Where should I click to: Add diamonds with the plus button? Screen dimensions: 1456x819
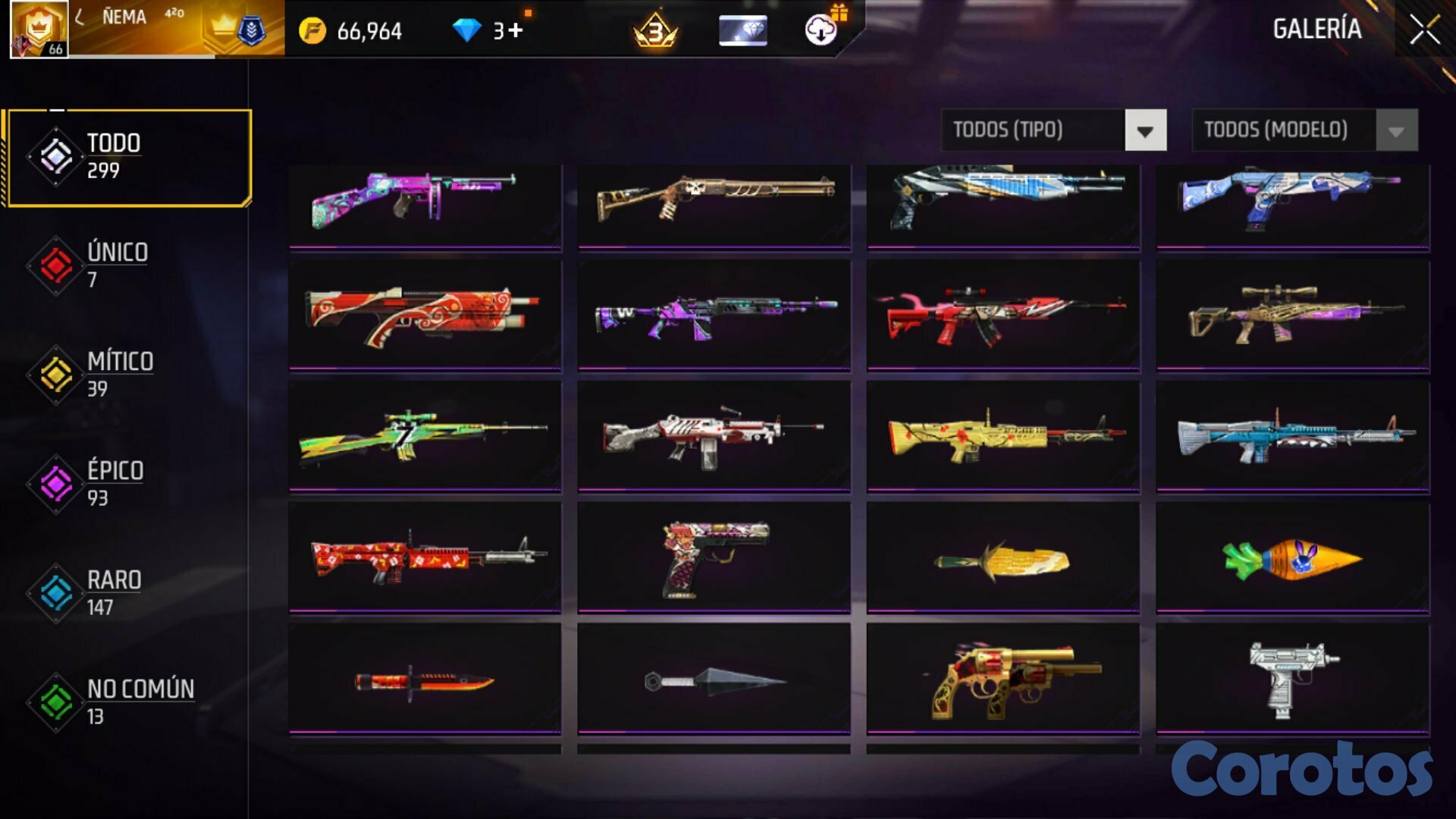[516, 31]
